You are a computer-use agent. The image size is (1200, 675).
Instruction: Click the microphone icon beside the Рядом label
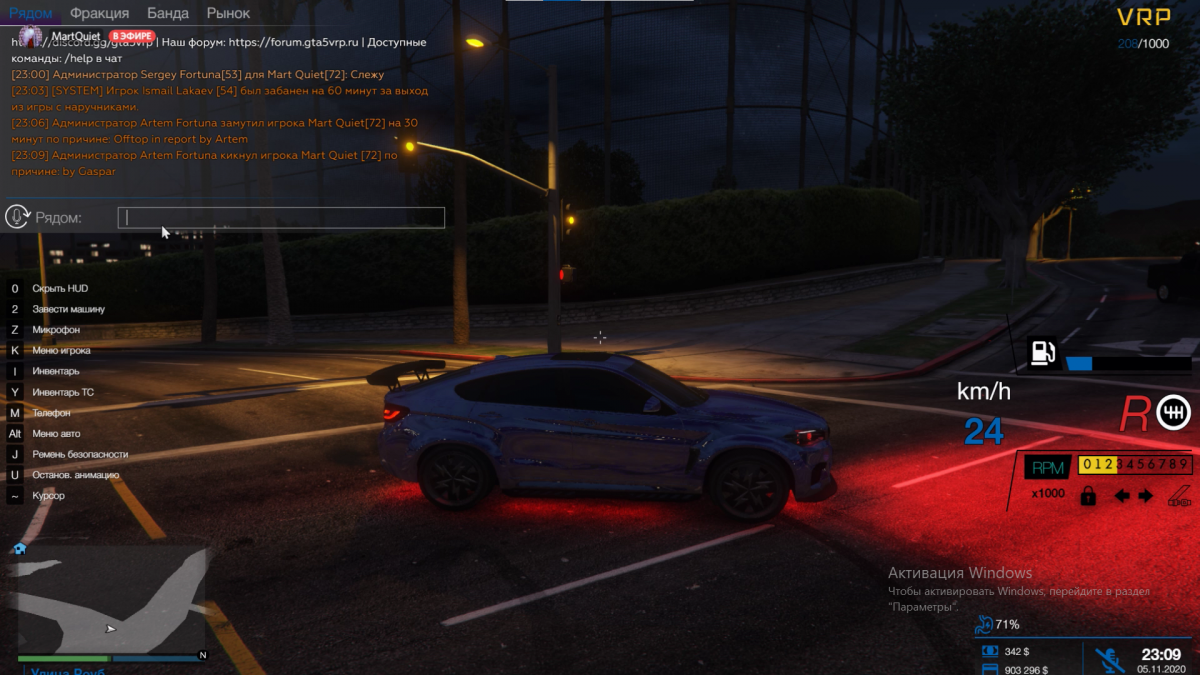17,216
